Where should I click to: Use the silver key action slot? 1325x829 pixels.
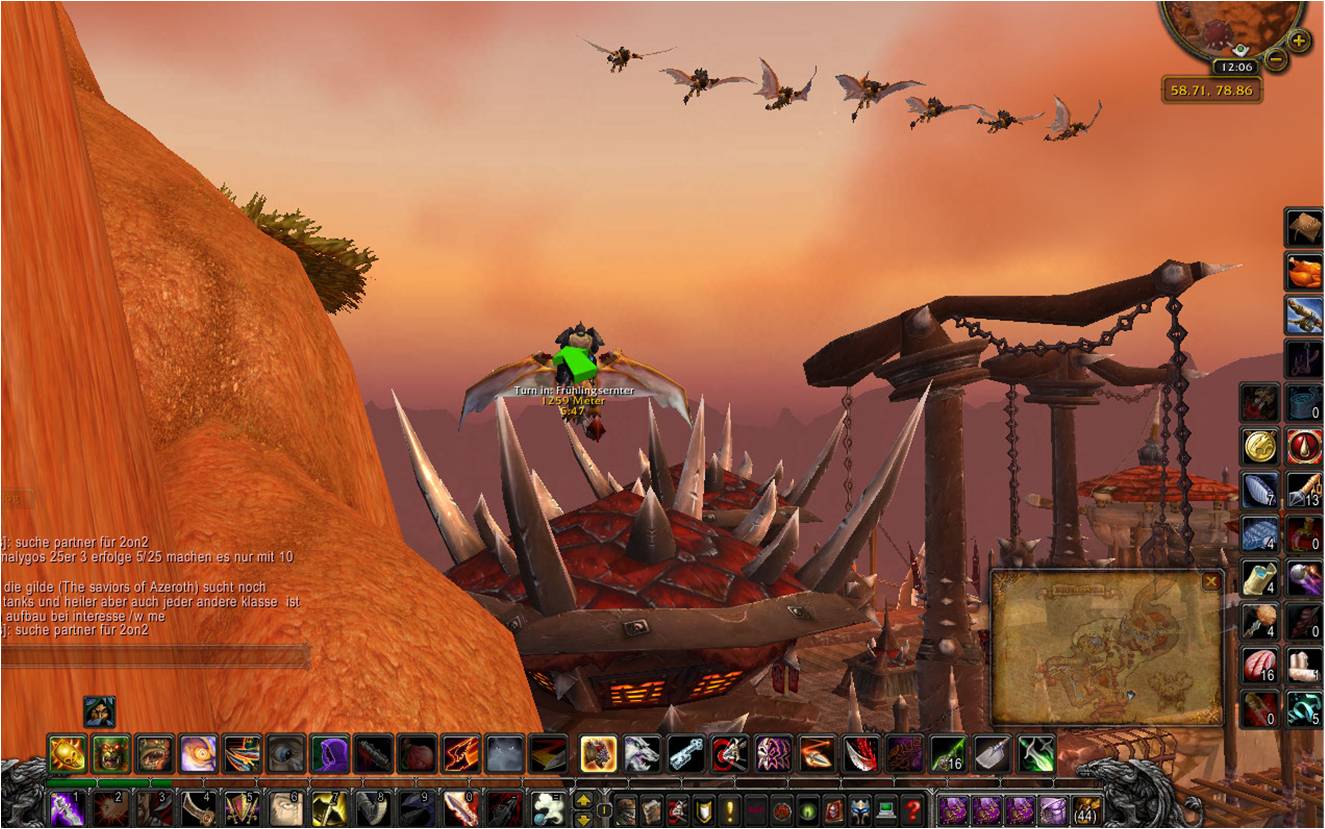tap(685, 754)
